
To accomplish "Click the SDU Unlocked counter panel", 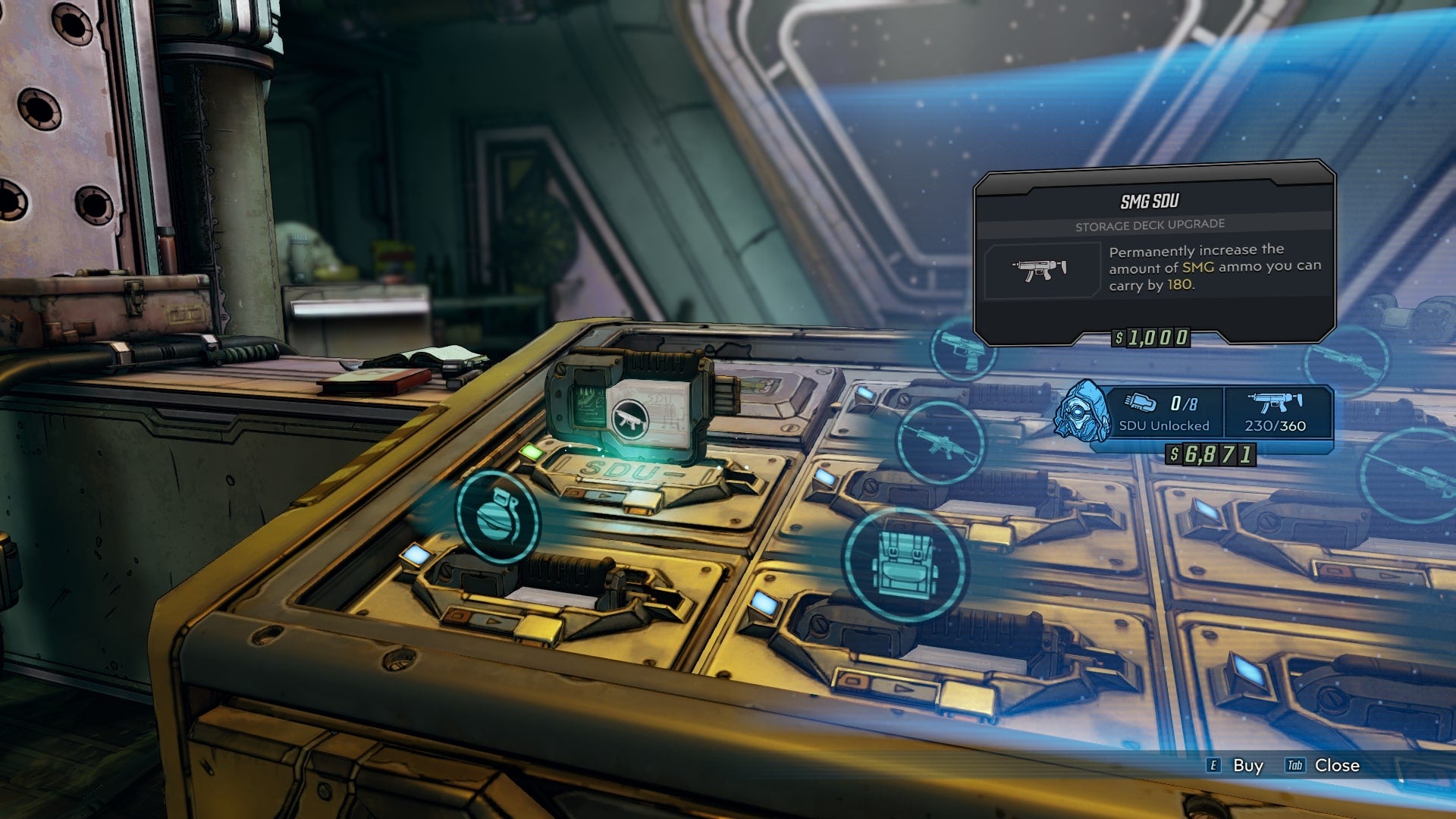I will click(x=1164, y=425).
